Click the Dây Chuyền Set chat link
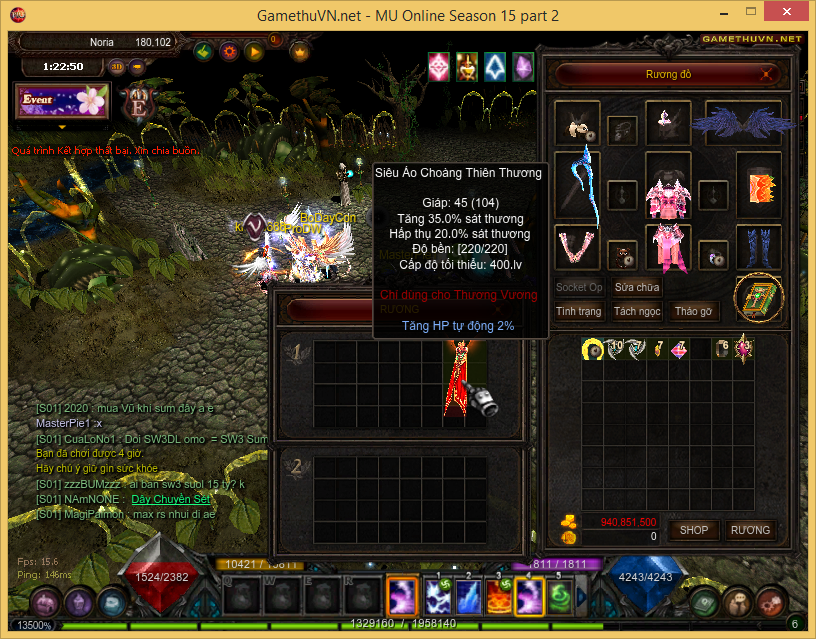816x639 pixels. pyautogui.click(x=171, y=498)
